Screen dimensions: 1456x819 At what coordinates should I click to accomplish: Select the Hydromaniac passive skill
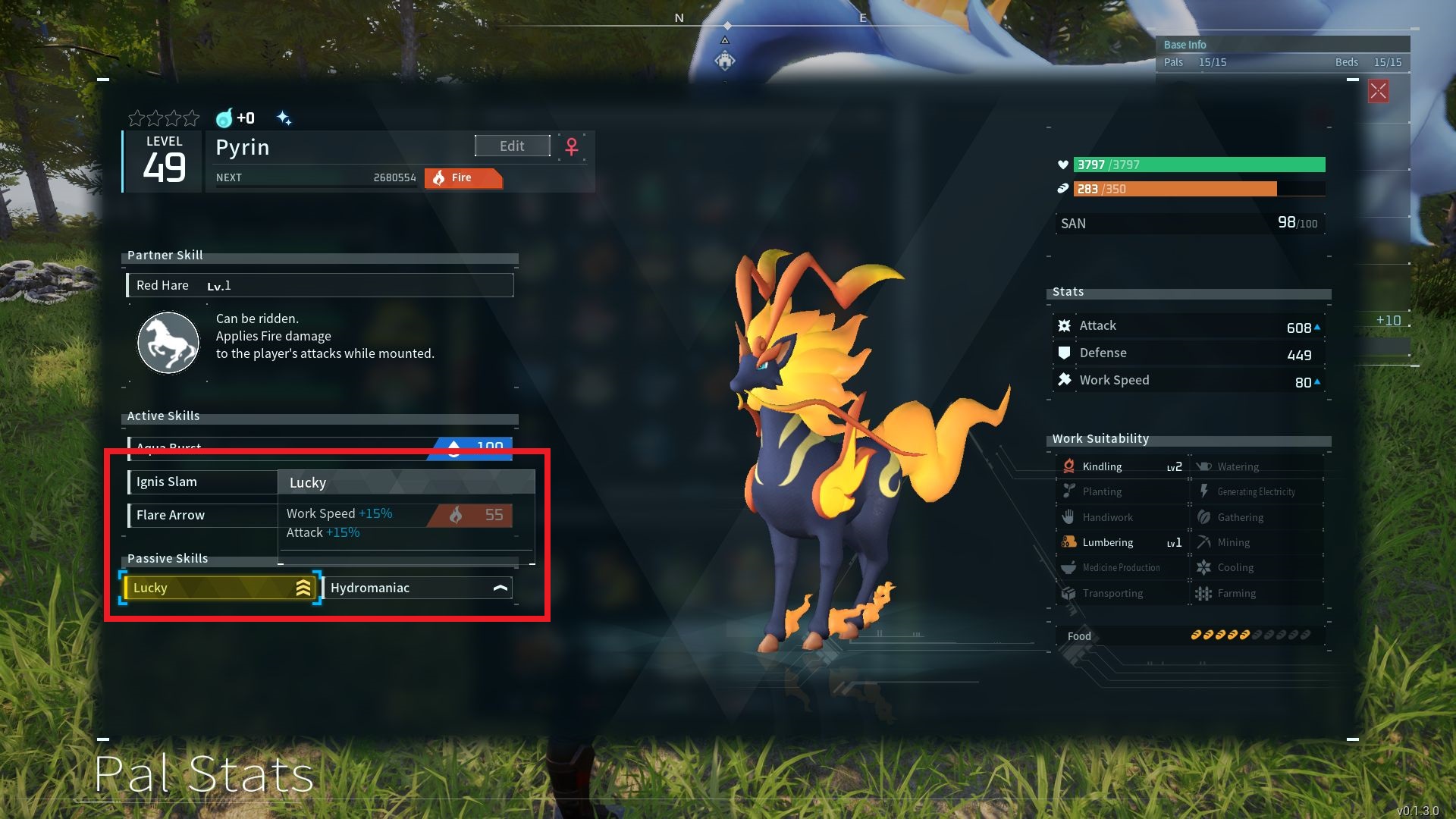(x=418, y=588)
